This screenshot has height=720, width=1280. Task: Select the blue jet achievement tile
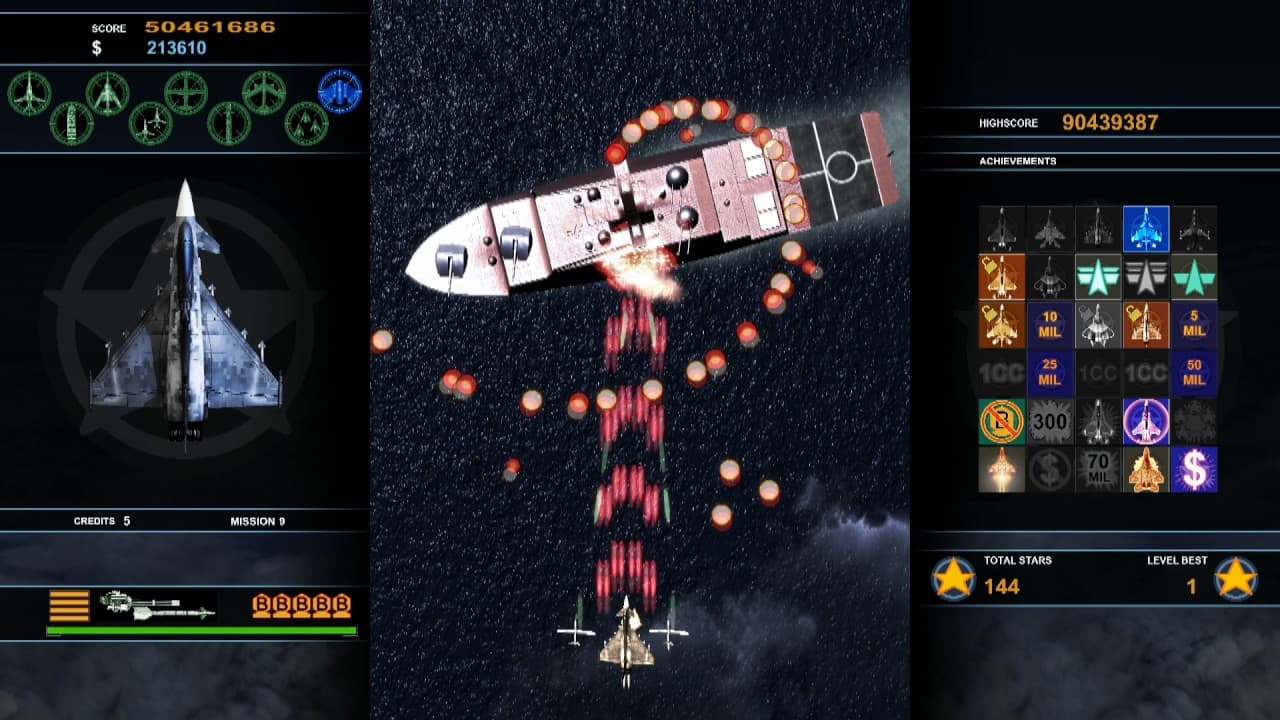coord(1145,229)
